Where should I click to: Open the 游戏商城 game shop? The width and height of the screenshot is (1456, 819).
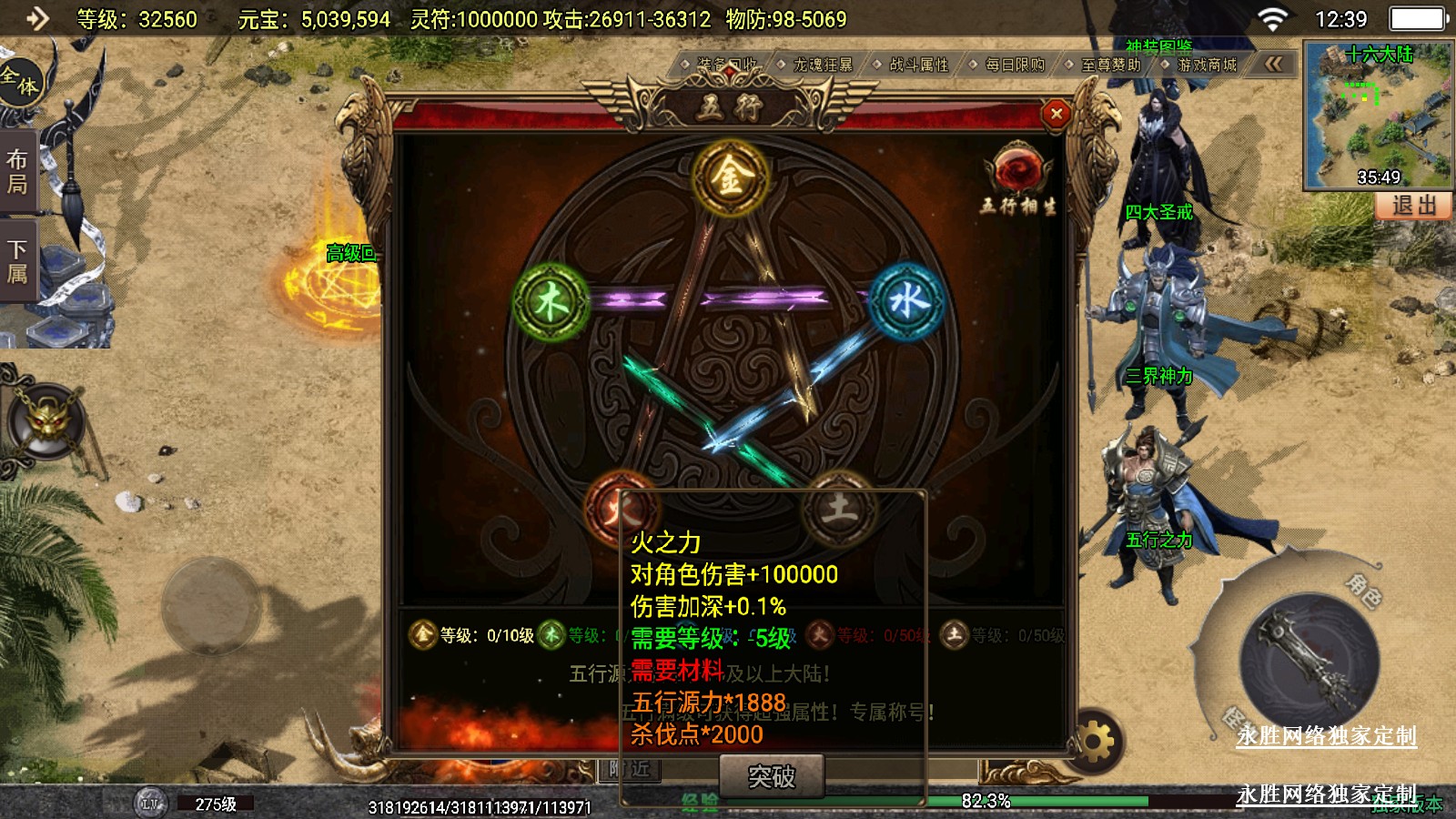pos(1207,65)
